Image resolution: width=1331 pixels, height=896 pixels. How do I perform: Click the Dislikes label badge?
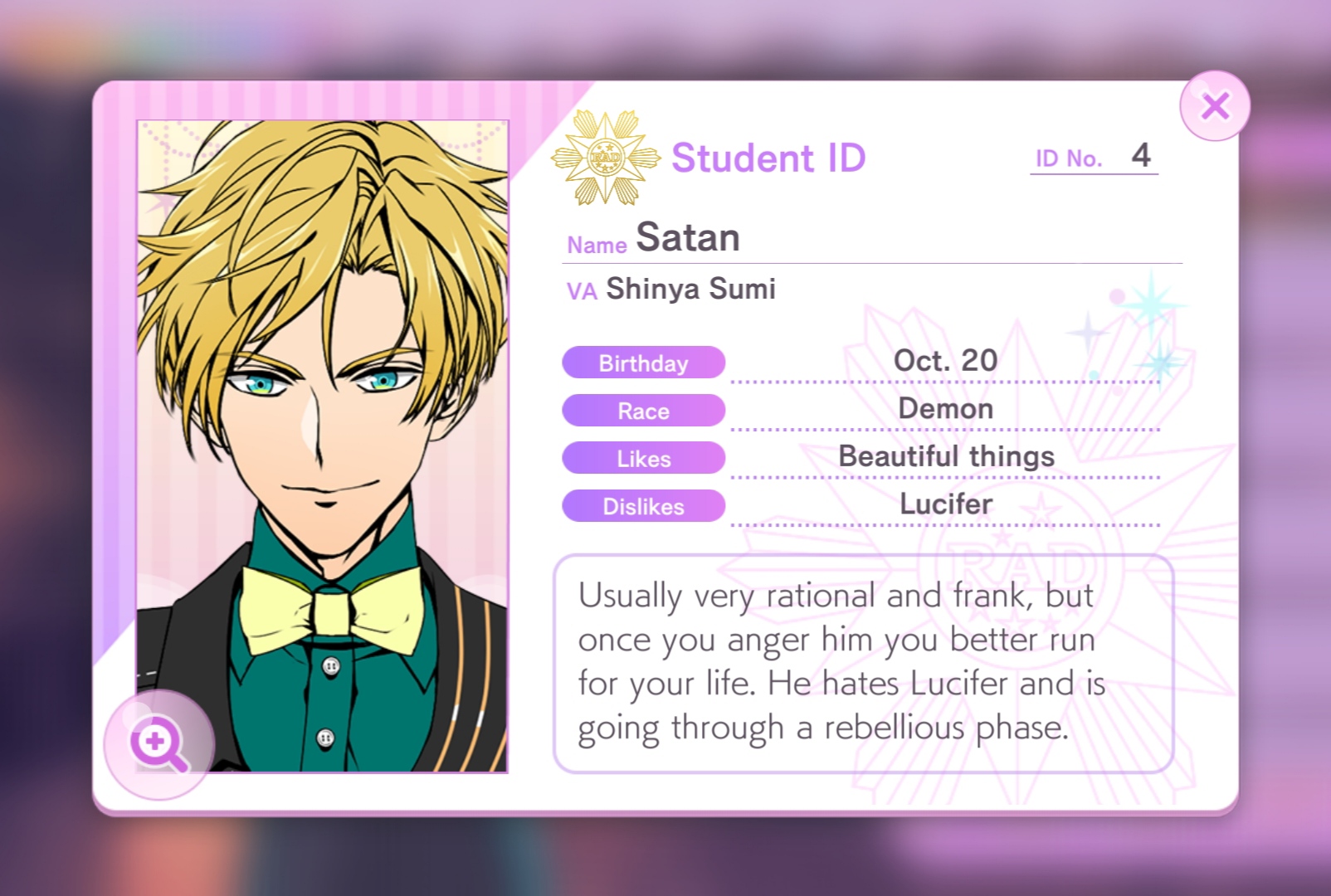click(644, 506)
